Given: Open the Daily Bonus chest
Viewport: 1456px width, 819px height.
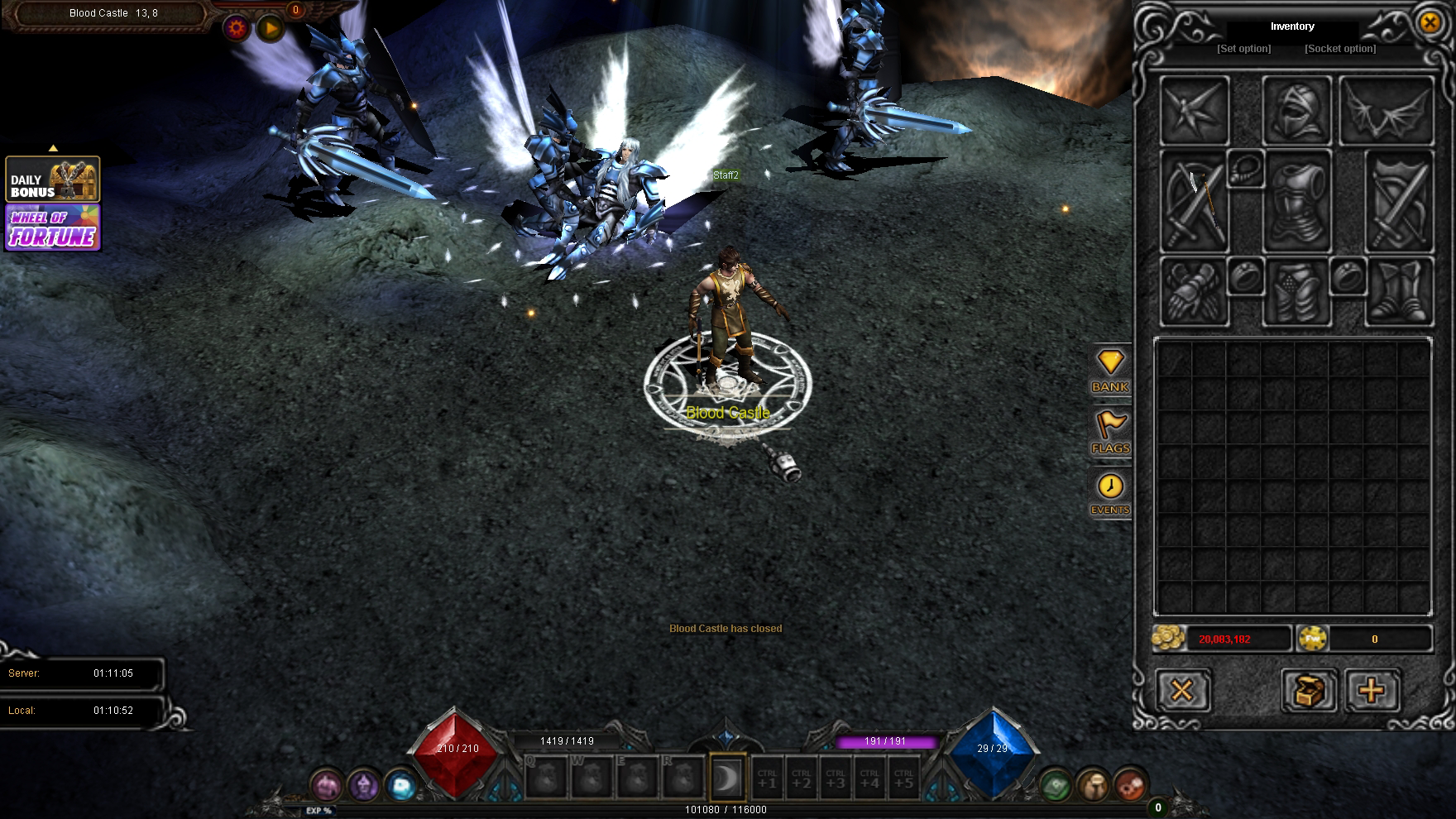Looking at the screenshot, I should tap(53, 180).
